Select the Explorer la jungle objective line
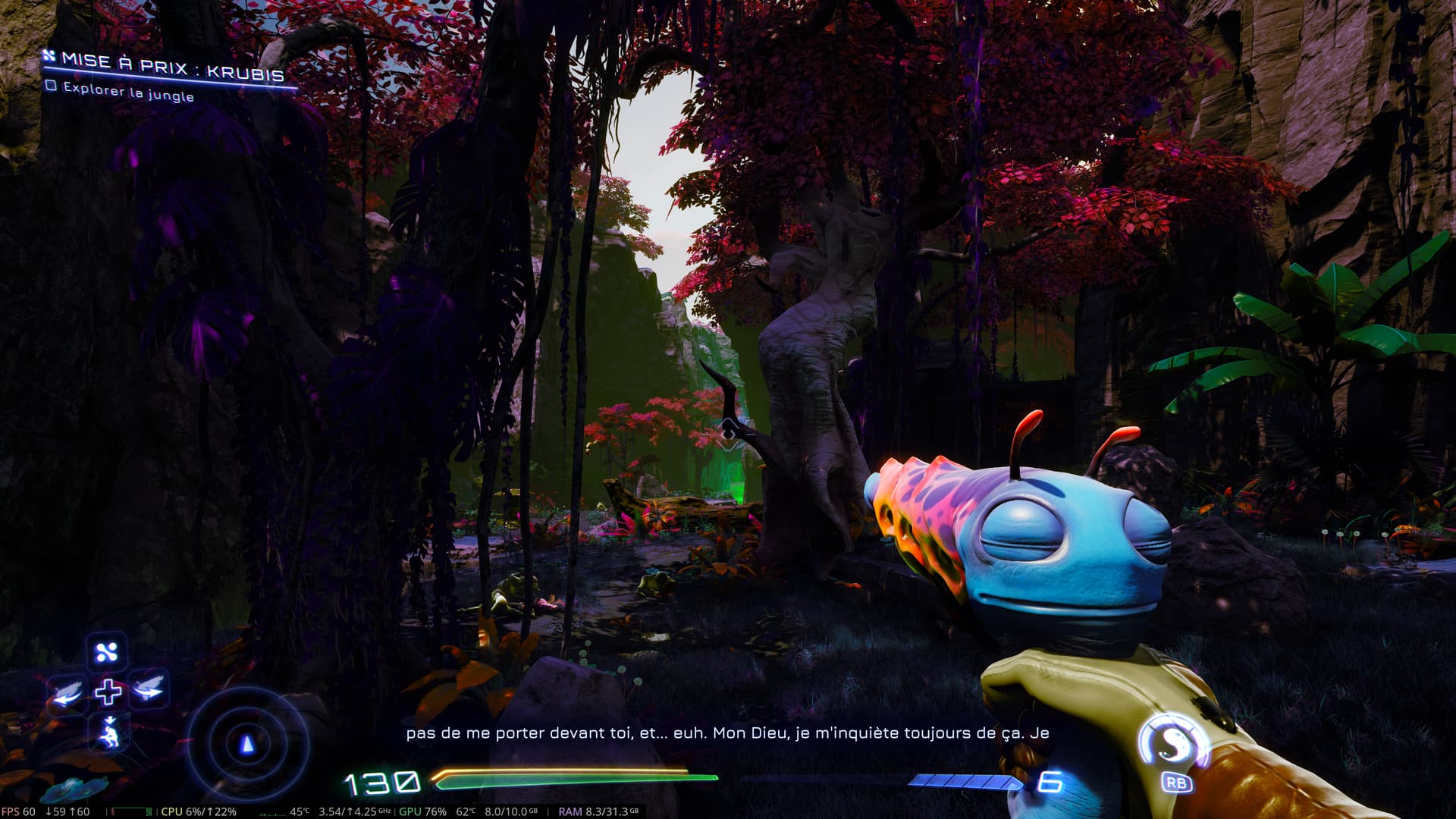This screenshot has width=1456, height=819. click(x=127, y=92)
